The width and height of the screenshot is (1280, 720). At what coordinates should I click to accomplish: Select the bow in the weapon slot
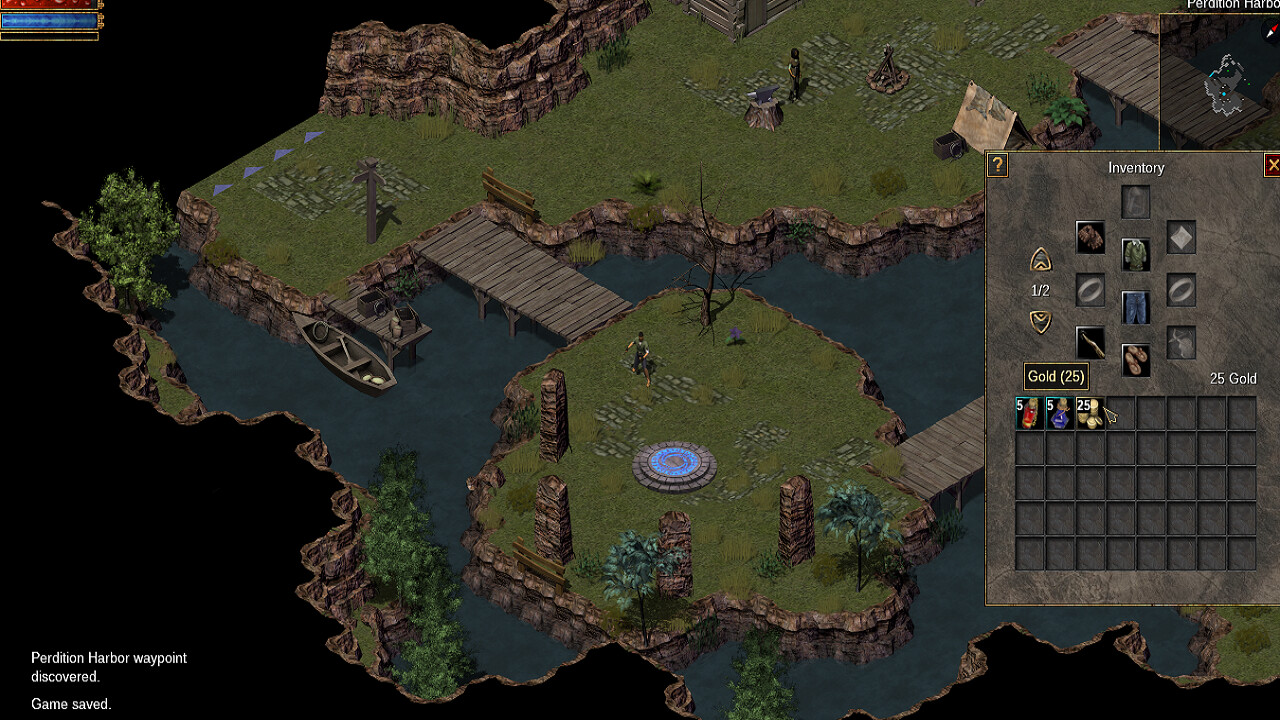(1090, 341)
